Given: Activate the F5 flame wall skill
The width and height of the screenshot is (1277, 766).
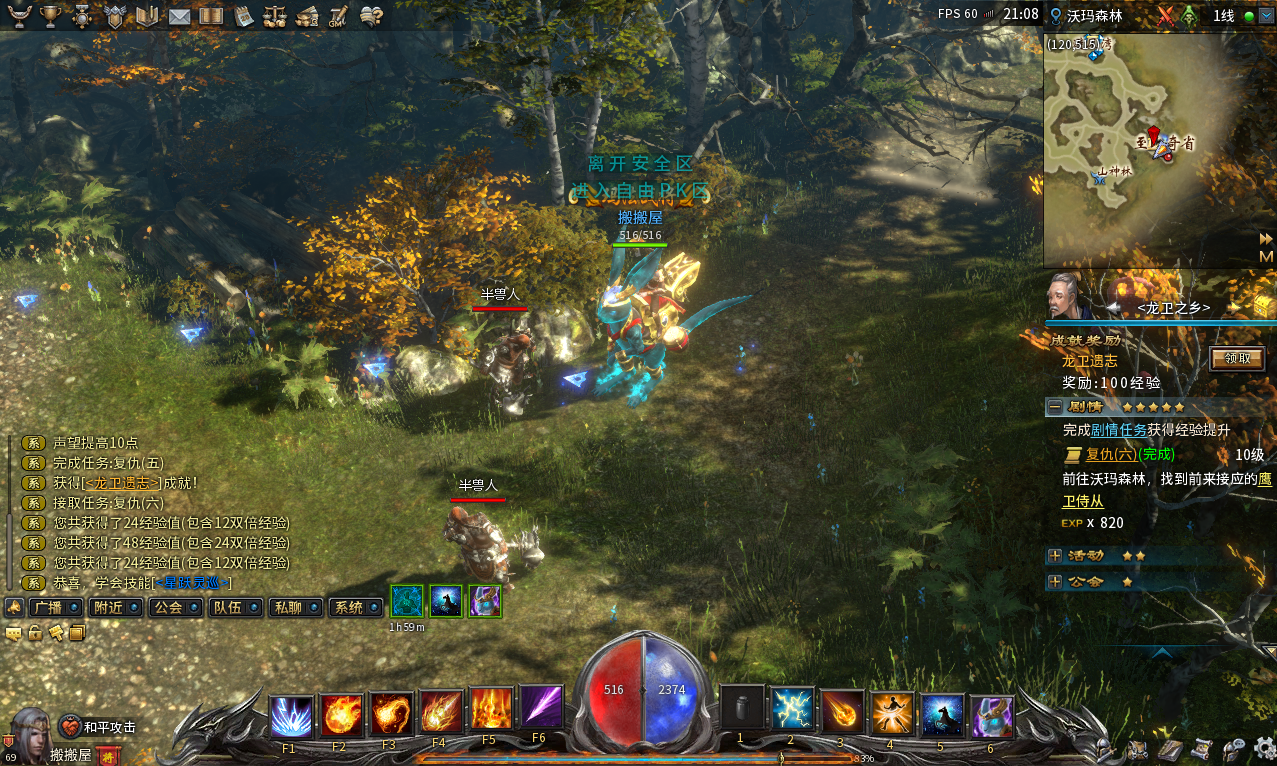Looking at the screenshot, I should (x=491, y=712).
